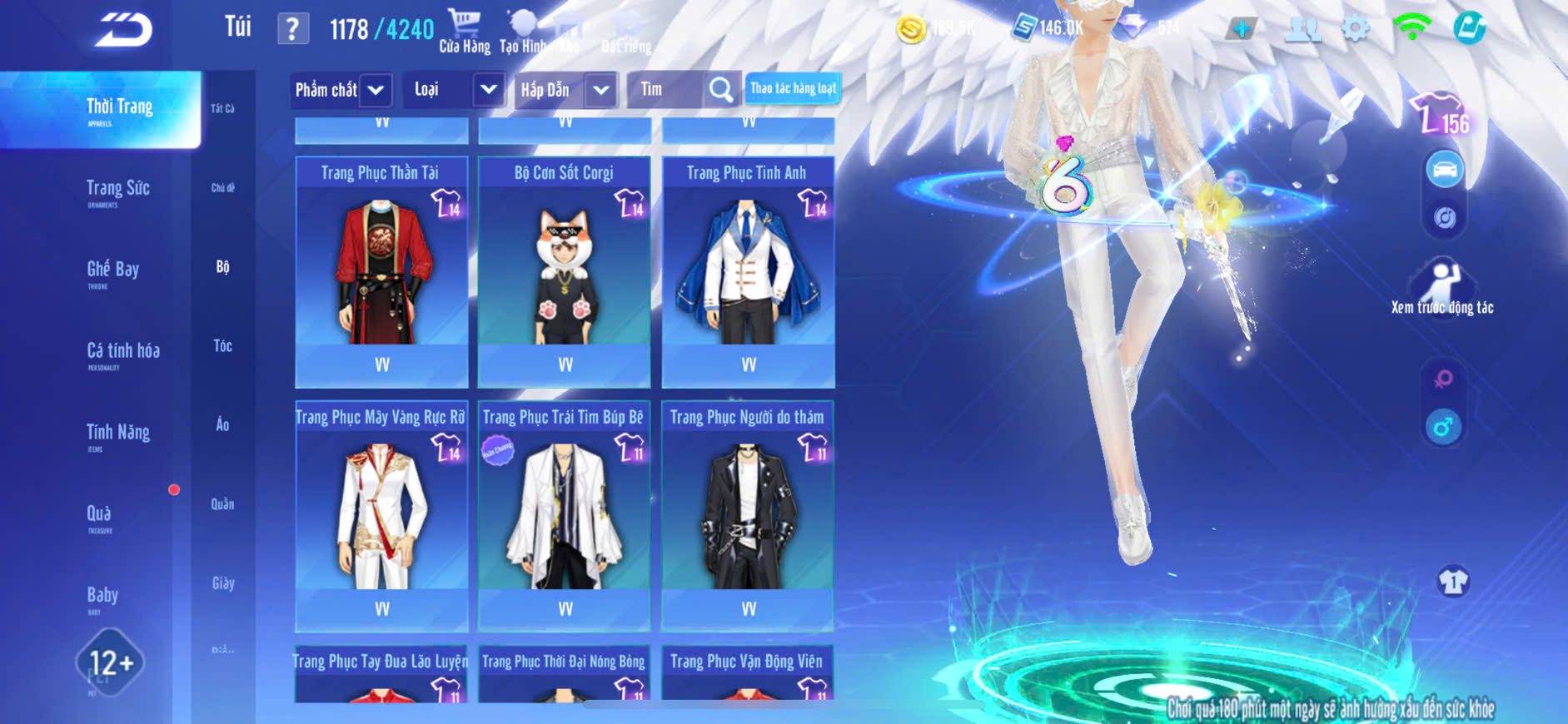Click Thao tác hàng loạt button

pyautogui.click(x=793, y=88)
